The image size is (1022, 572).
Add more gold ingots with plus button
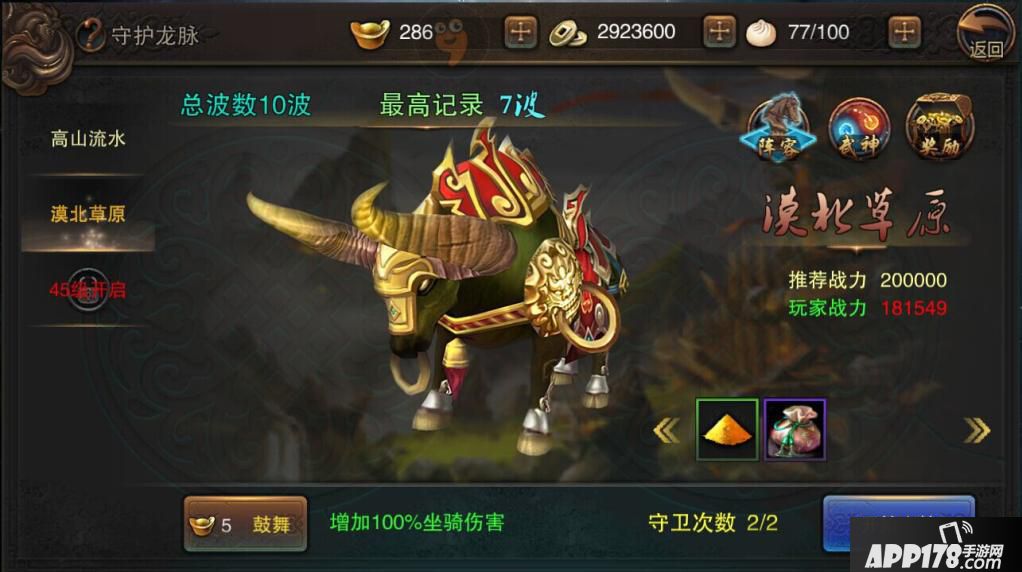click(520, 32)
